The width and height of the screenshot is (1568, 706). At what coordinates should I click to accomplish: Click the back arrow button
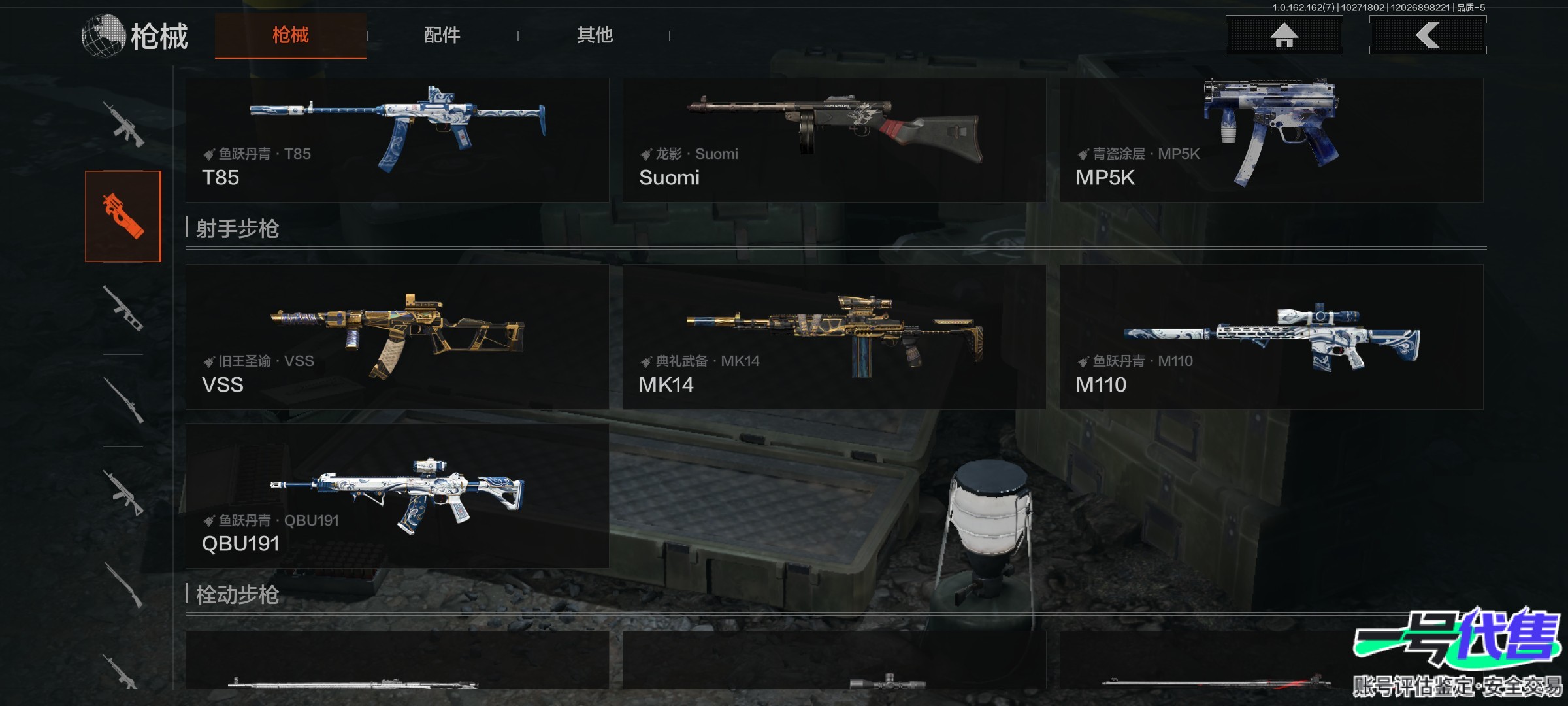(x=1428, y=35)
